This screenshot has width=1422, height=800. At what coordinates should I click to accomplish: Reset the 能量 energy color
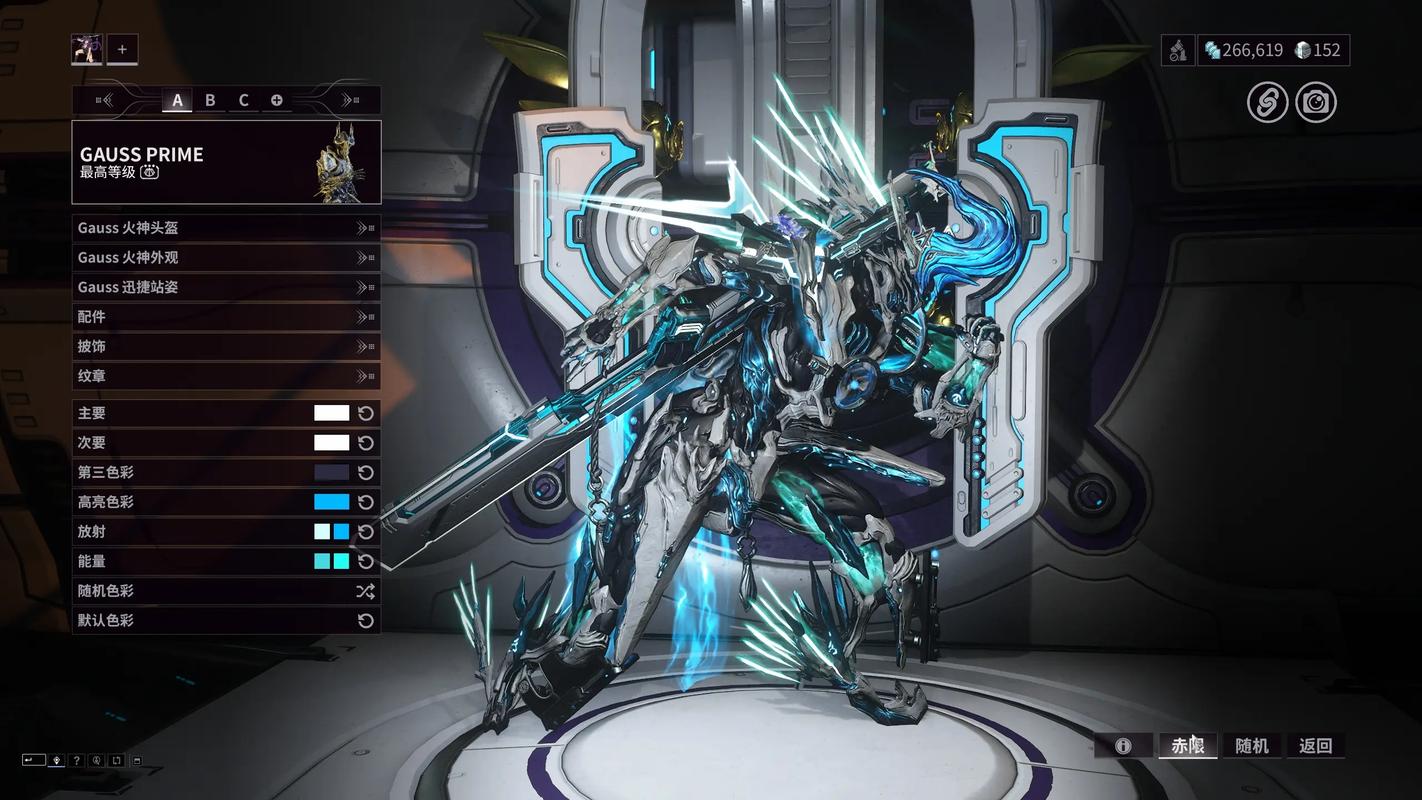(x=366, y=561)
